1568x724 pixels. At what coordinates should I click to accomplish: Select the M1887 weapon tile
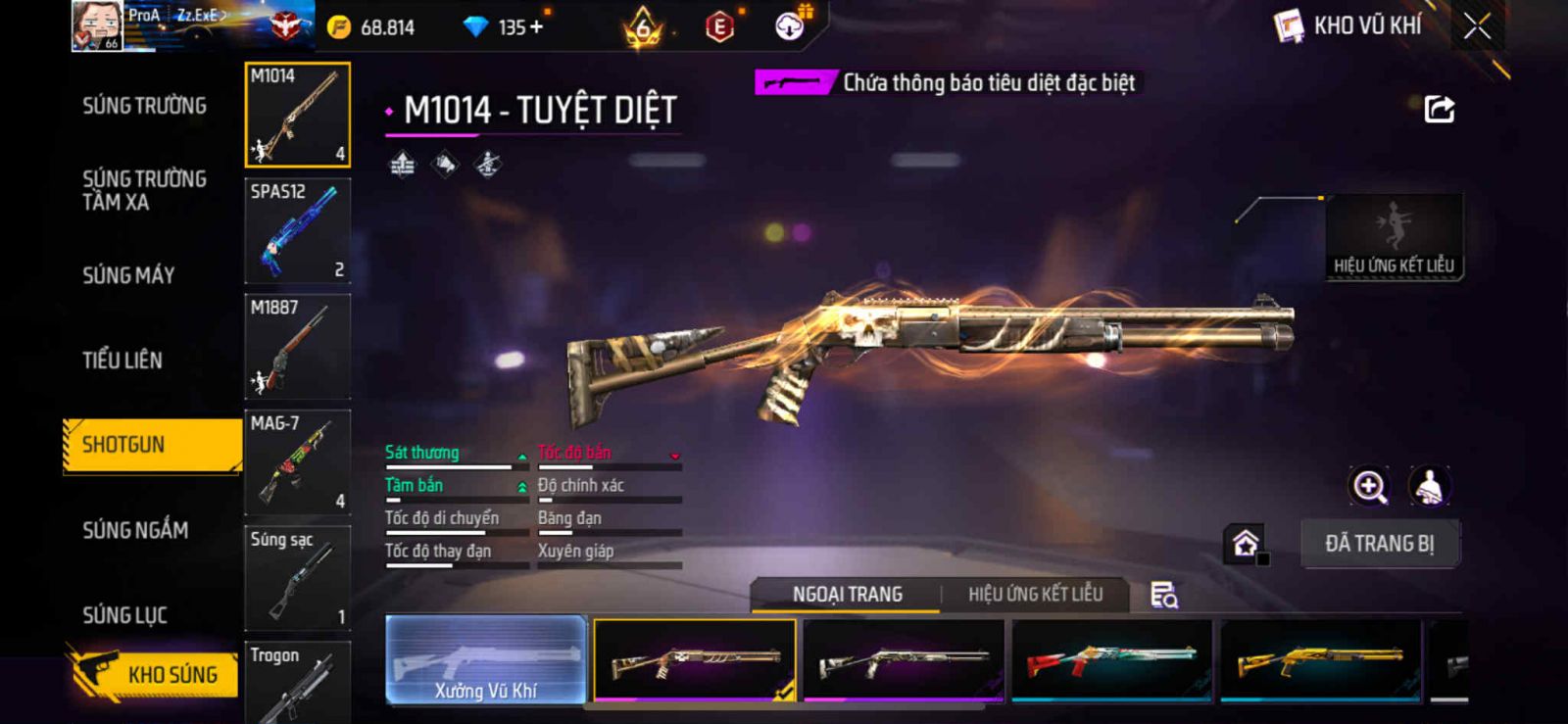[297, 347]
